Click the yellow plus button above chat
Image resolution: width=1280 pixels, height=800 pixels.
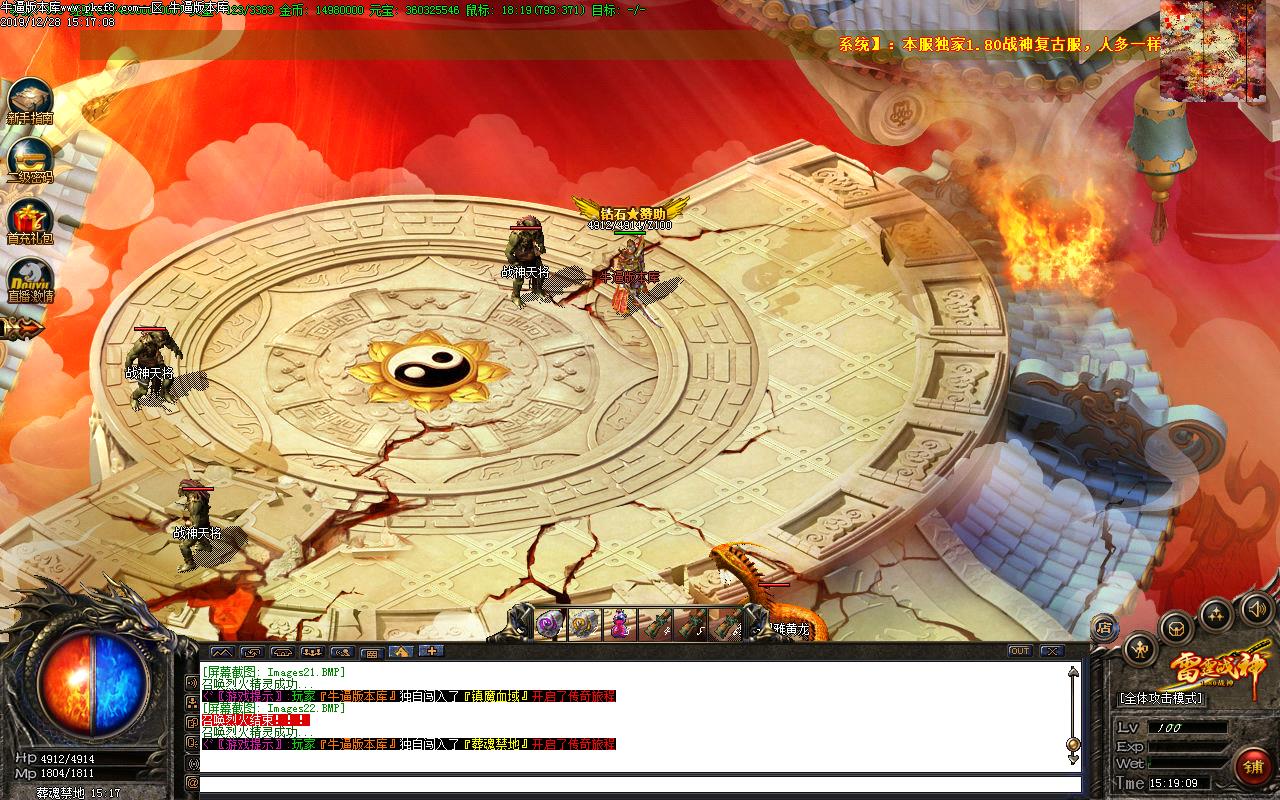[x=431, y=651]
